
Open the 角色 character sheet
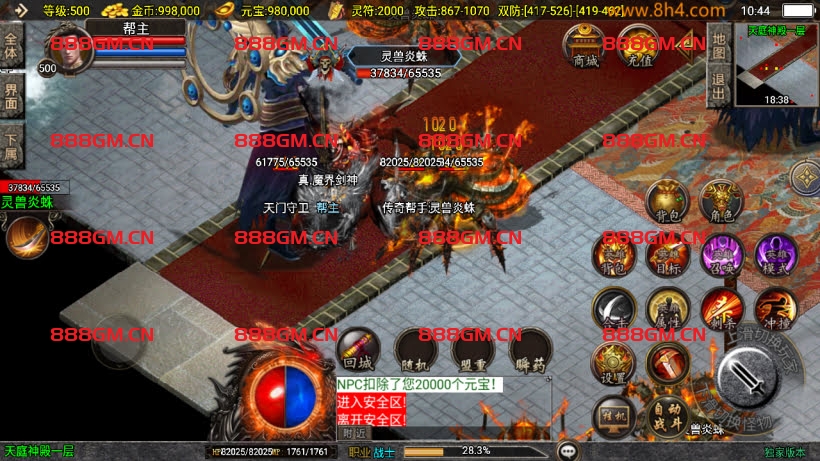tap(719, 200)
